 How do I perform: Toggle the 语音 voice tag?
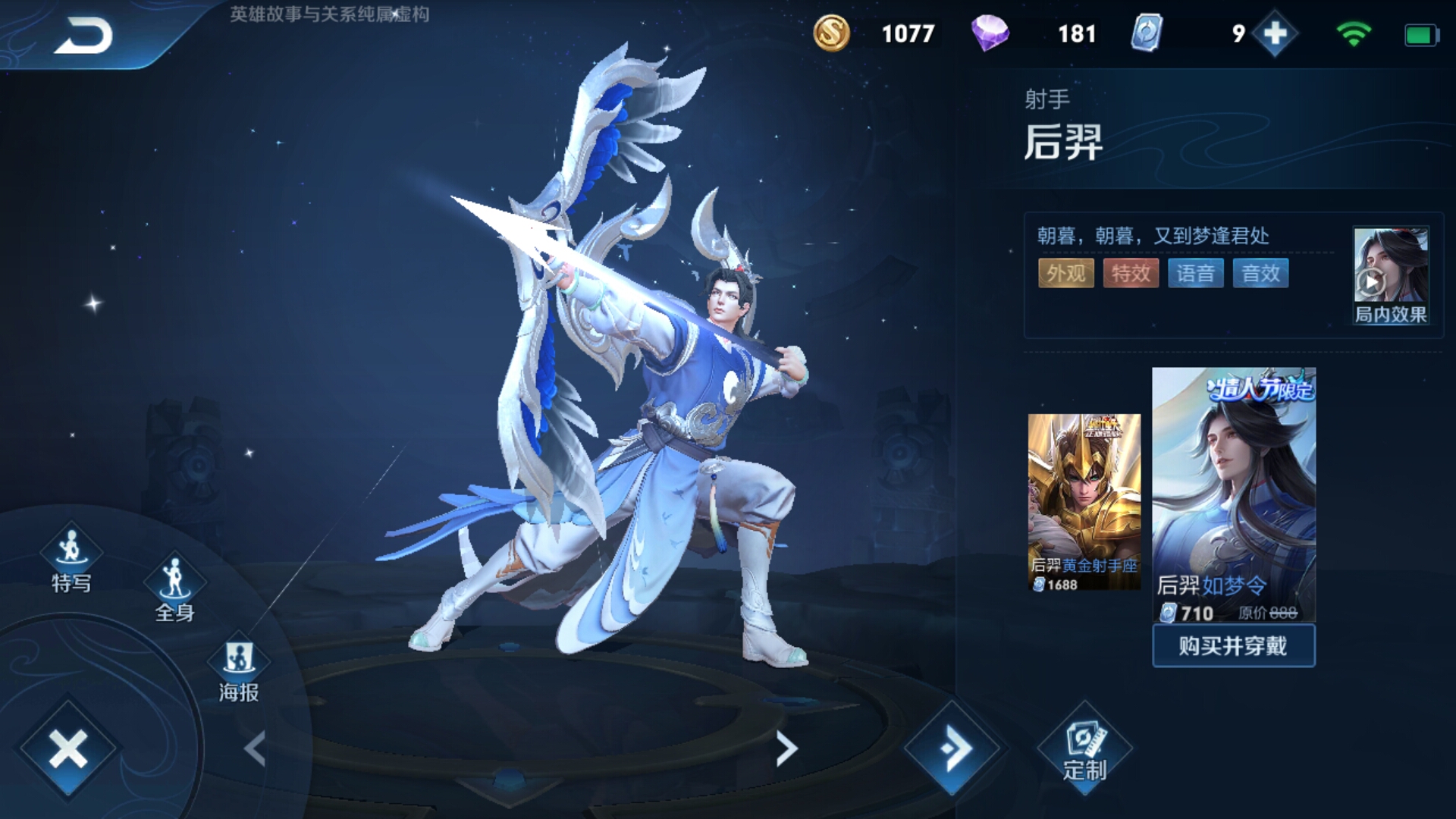(1195, 273)
